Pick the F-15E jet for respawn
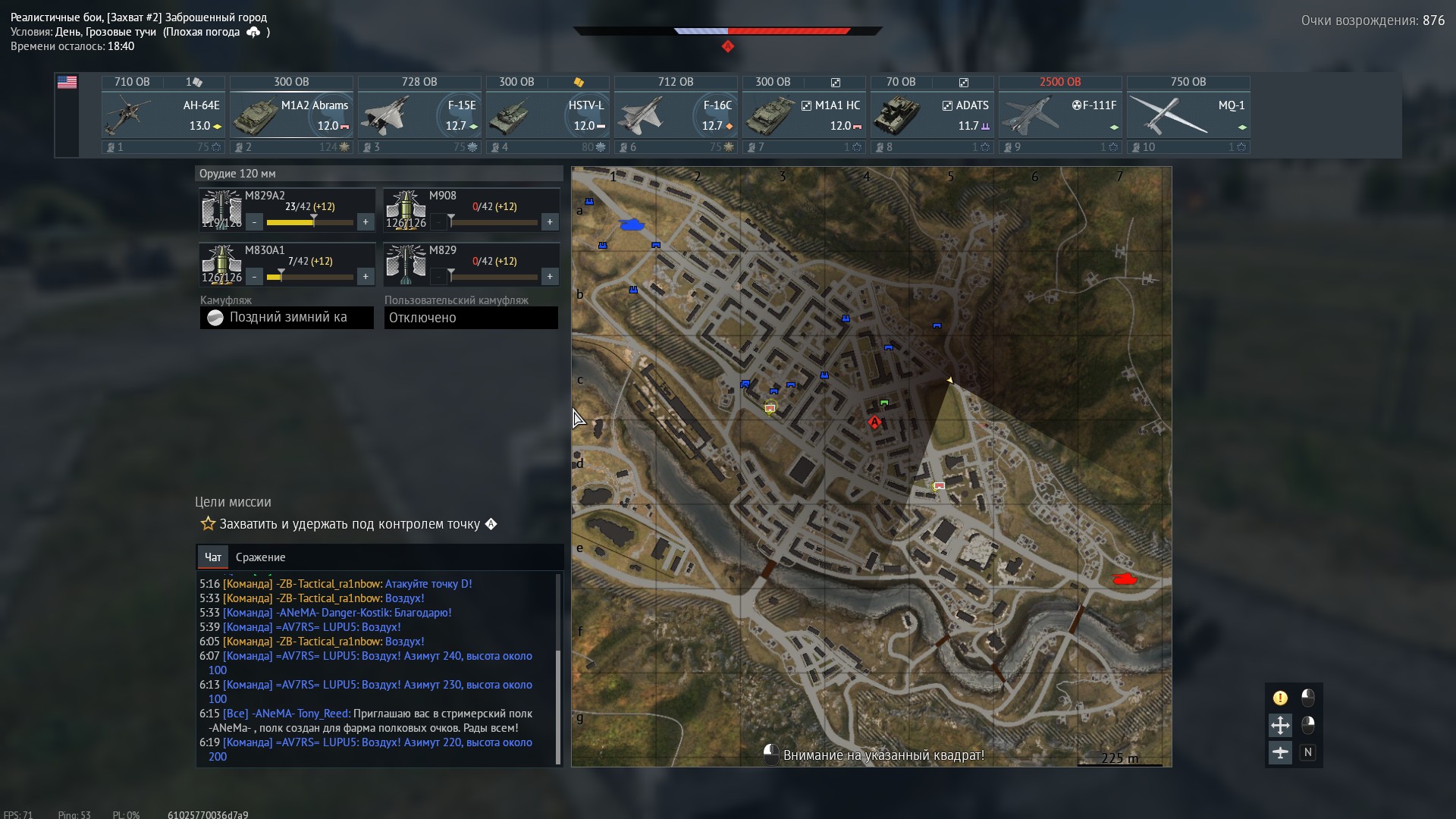 (x=419, y=115)
